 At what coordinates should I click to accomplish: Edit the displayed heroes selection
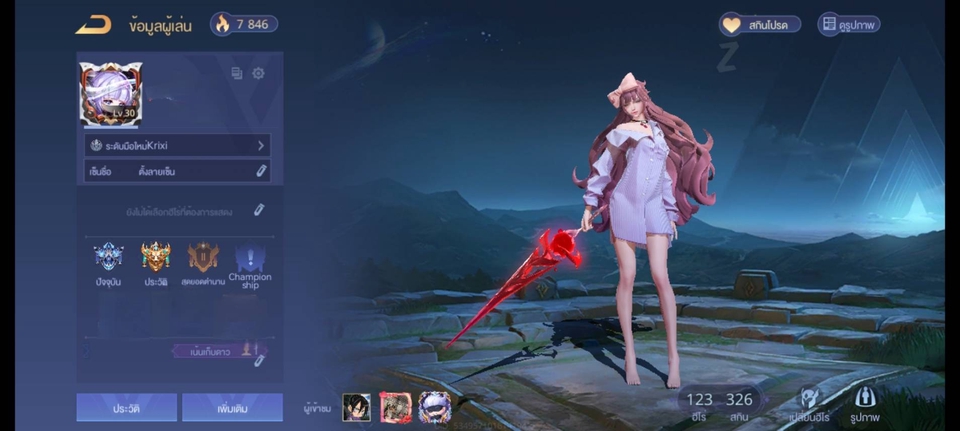tap(258, 210)
